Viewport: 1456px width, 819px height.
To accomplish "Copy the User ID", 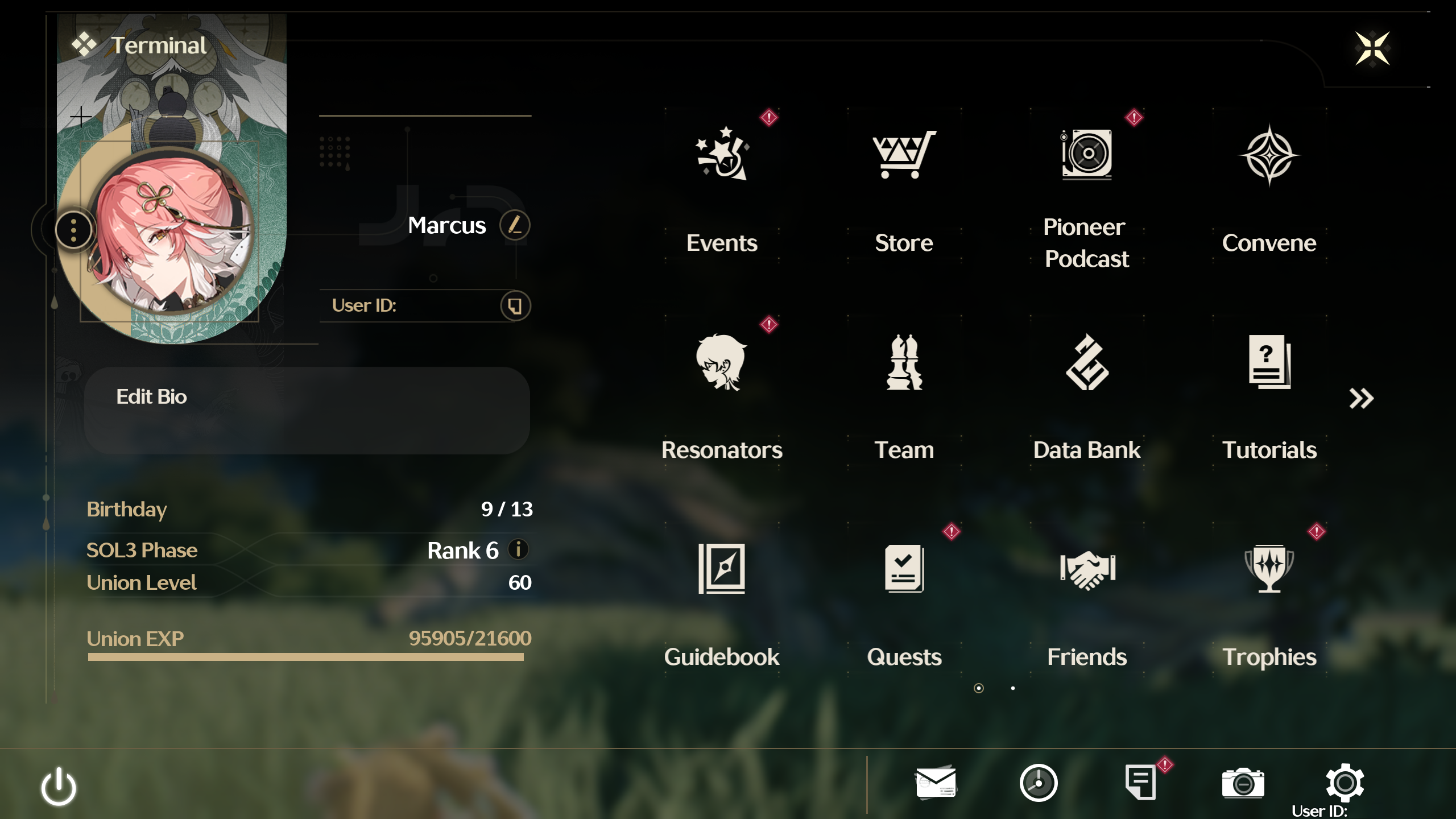I will [x=514, y=305].
